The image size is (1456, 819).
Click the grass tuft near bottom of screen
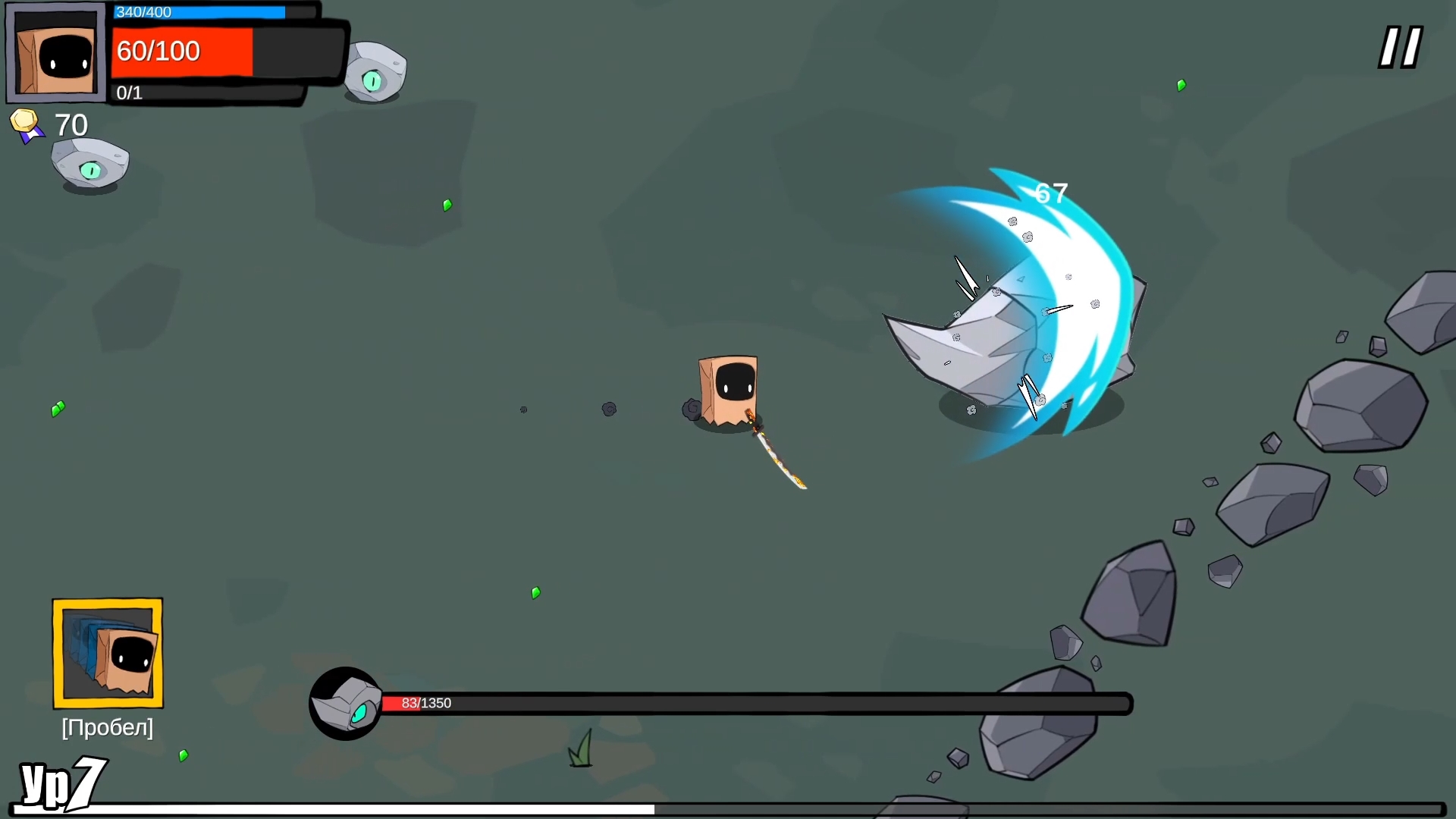581,749
